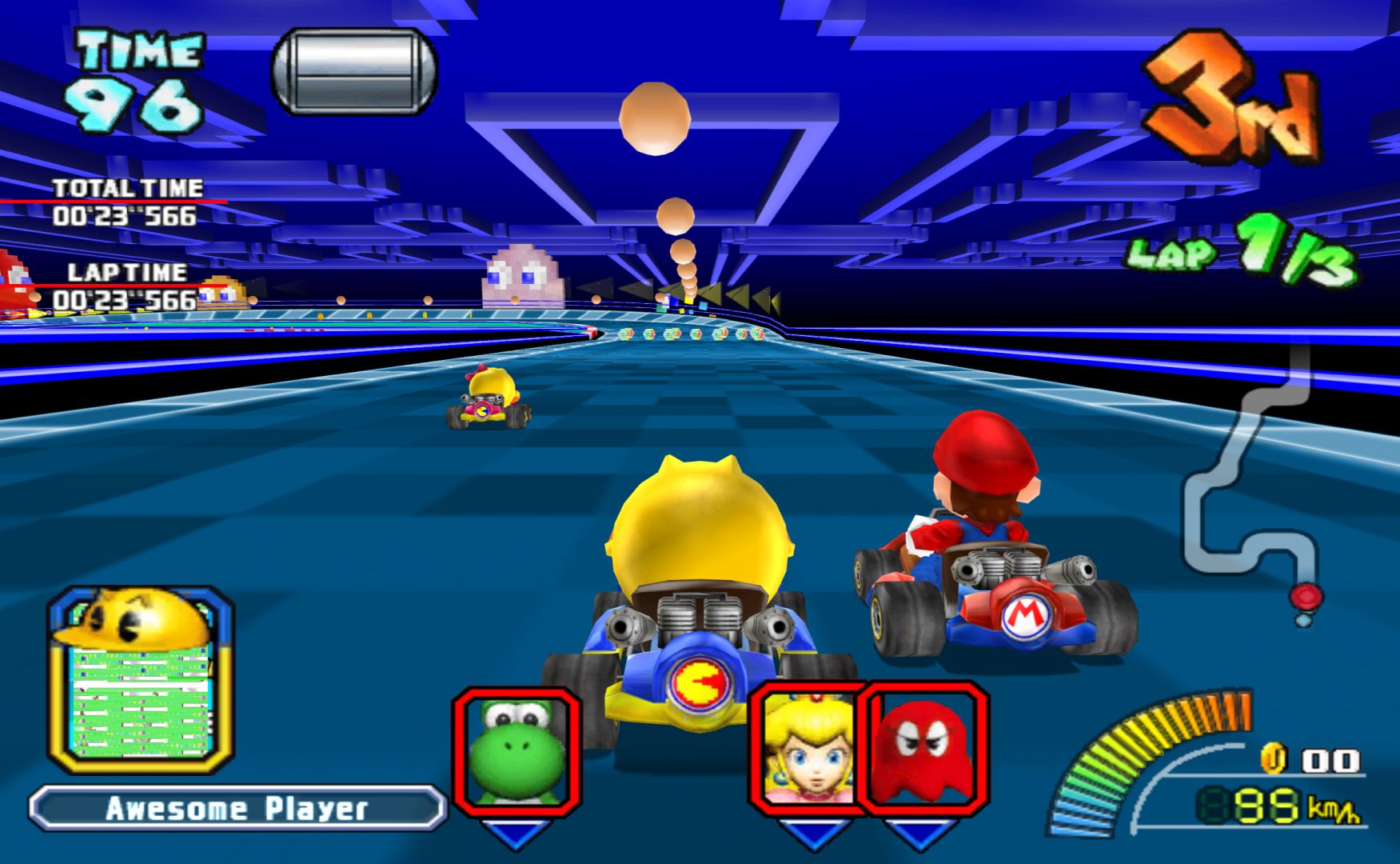Select the empty silver item capsule

(354, 71)
